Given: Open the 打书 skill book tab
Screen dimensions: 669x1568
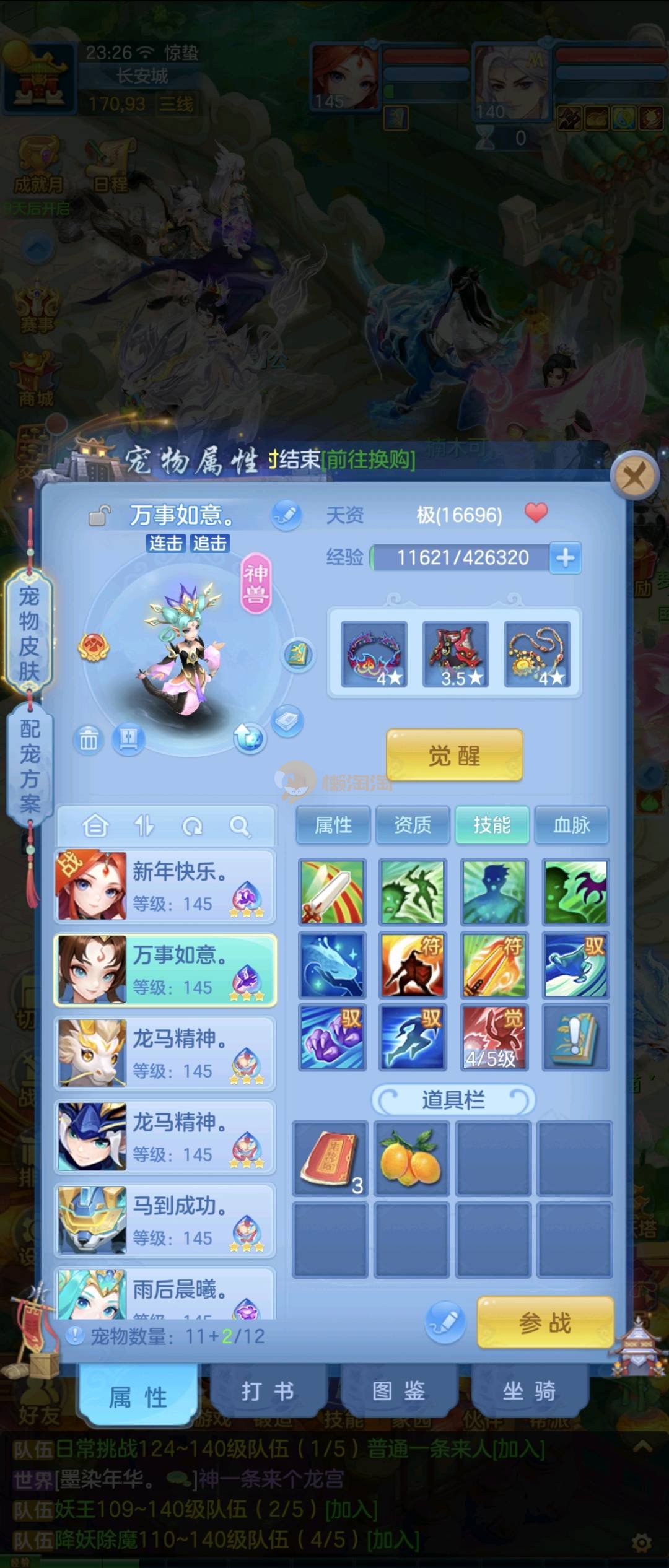Looking at the screenshot, I should (268, 1392).
